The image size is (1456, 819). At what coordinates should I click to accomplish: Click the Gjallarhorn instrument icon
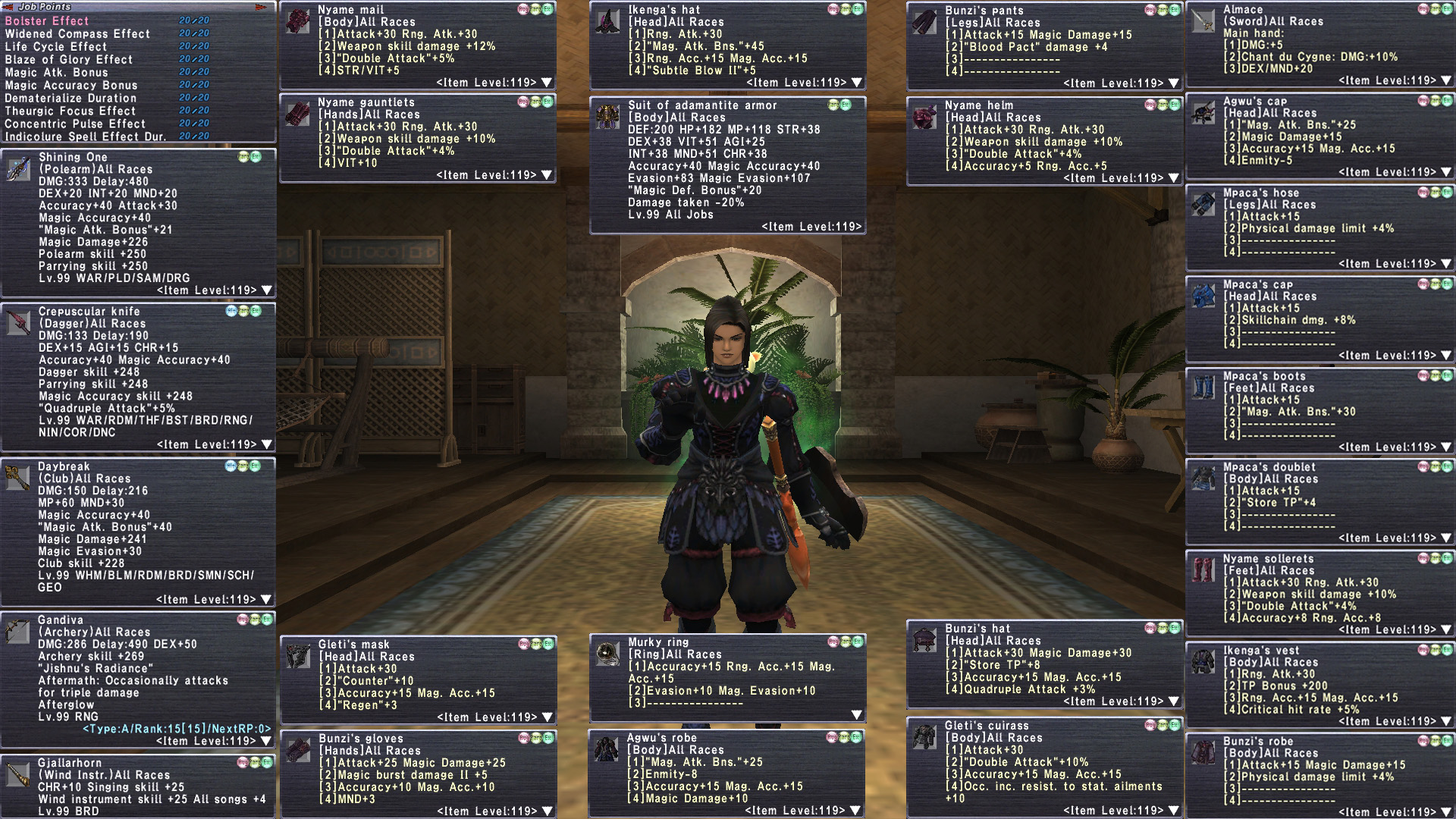18,774
